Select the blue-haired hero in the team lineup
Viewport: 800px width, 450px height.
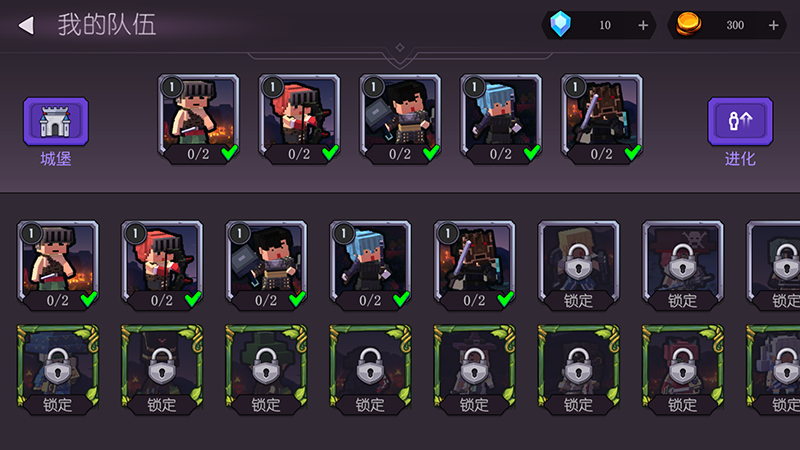(x=500, y=118)
